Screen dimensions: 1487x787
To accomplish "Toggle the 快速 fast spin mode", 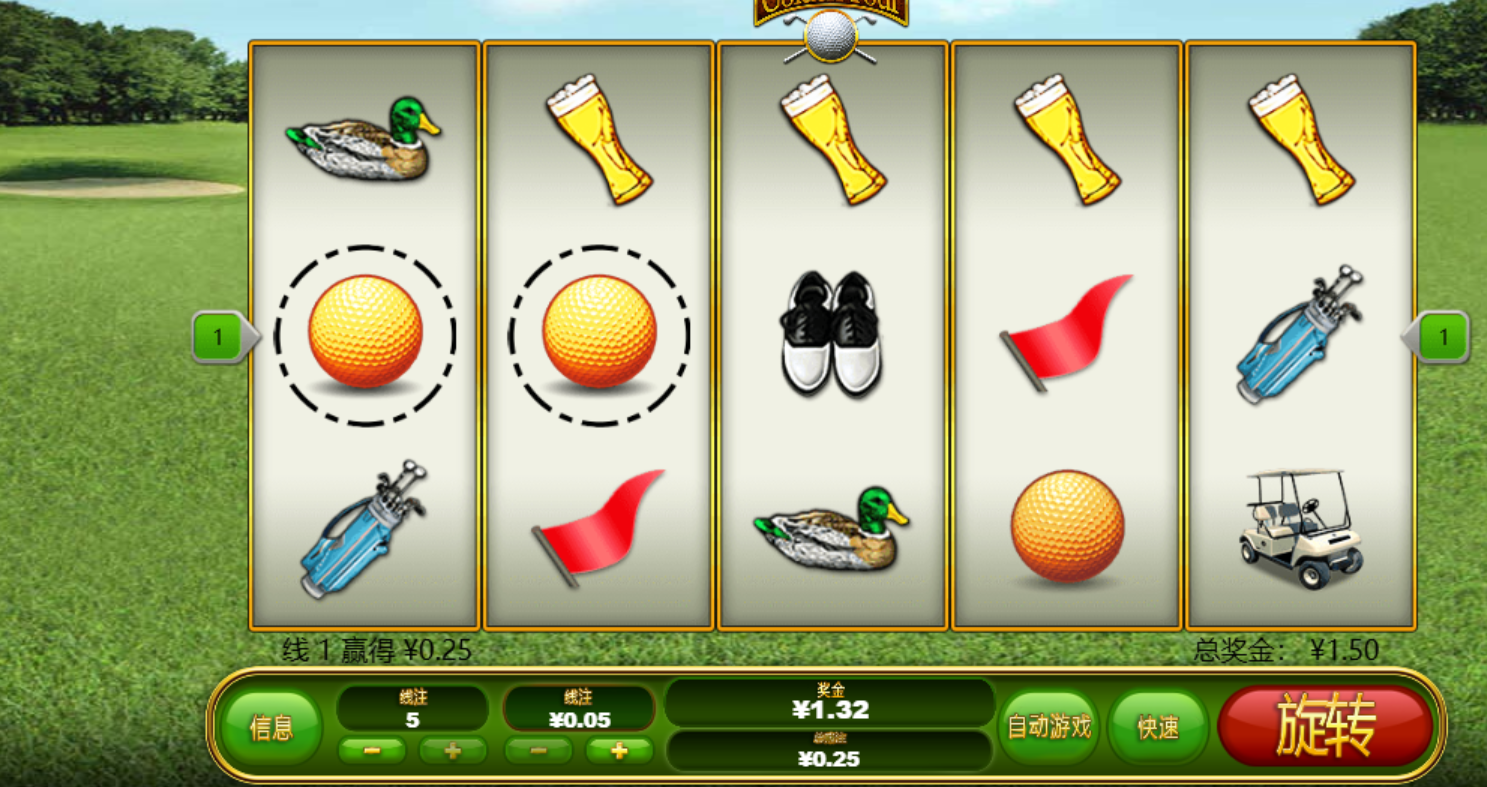I will point(1158,727).
